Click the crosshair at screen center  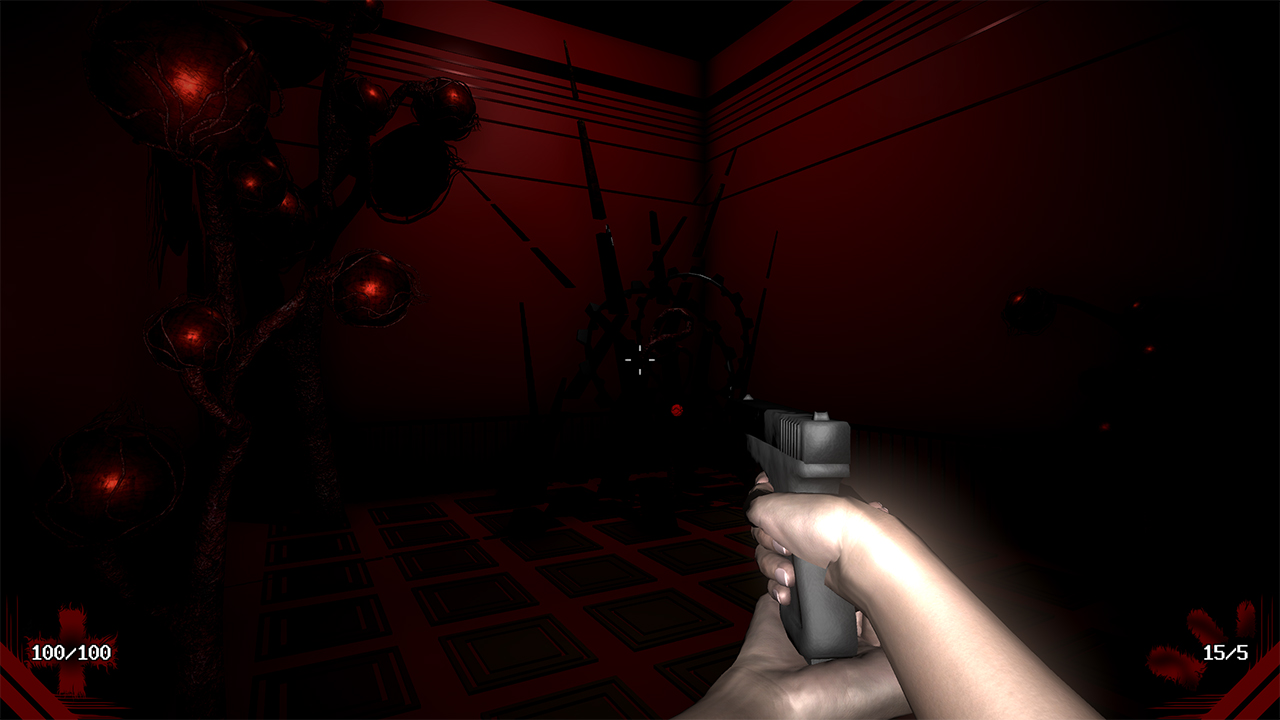coord(639,361)
